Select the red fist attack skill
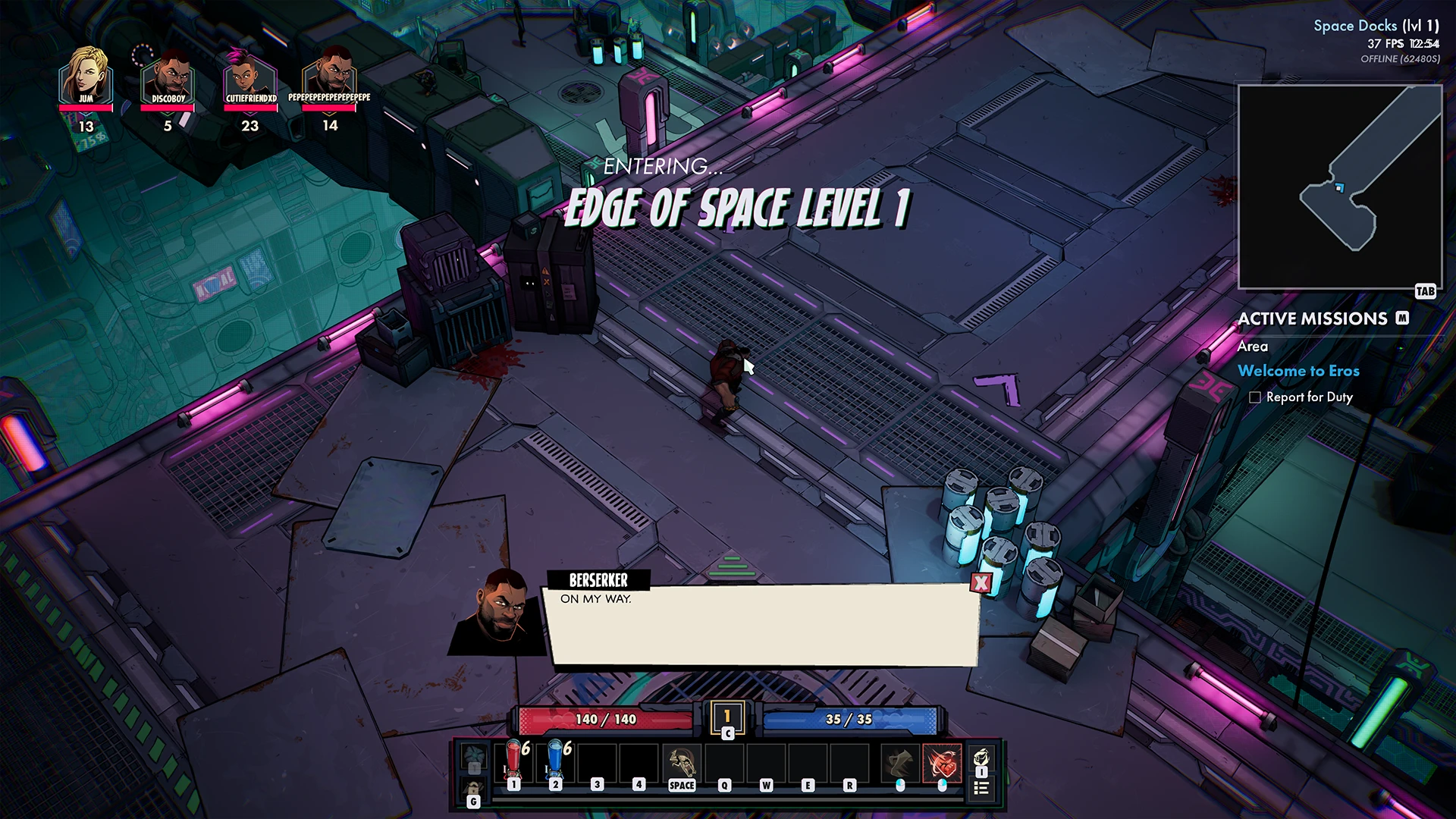This screenshot has height=819, width=1456. (x=942, y=762)
